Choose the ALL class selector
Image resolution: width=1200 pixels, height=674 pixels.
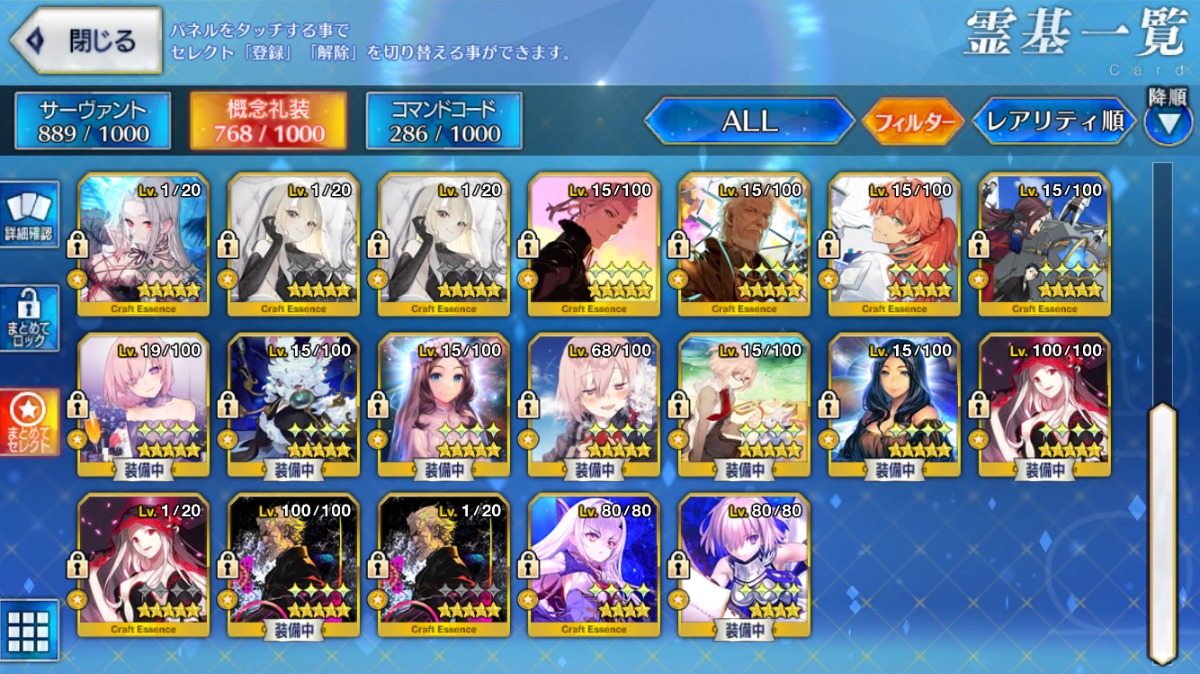(749, 122)
